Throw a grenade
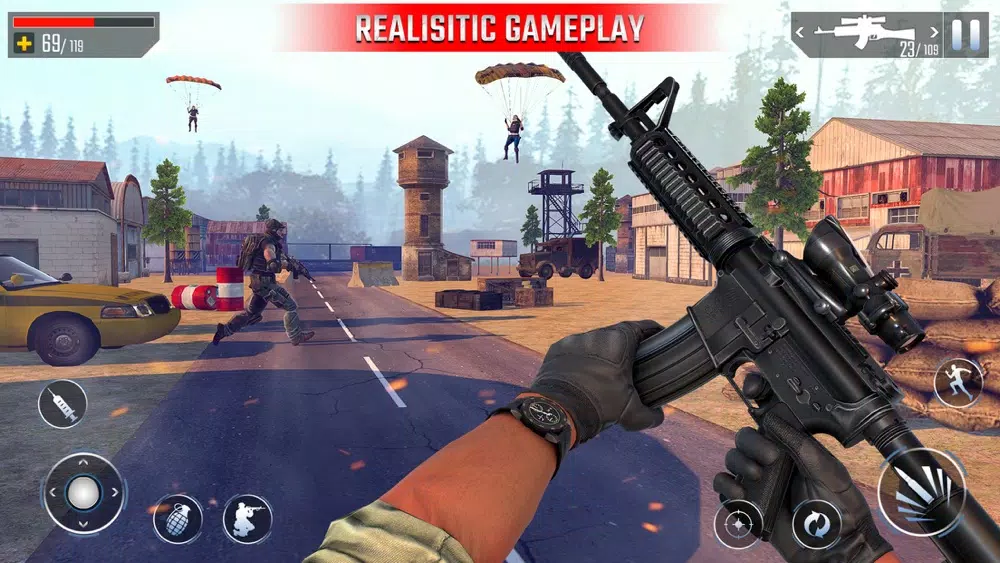 click(177, 519)
